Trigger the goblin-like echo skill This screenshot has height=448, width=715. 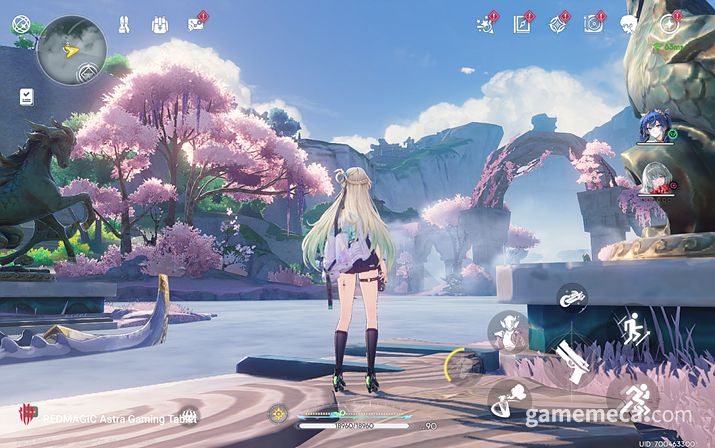(509, 331)
